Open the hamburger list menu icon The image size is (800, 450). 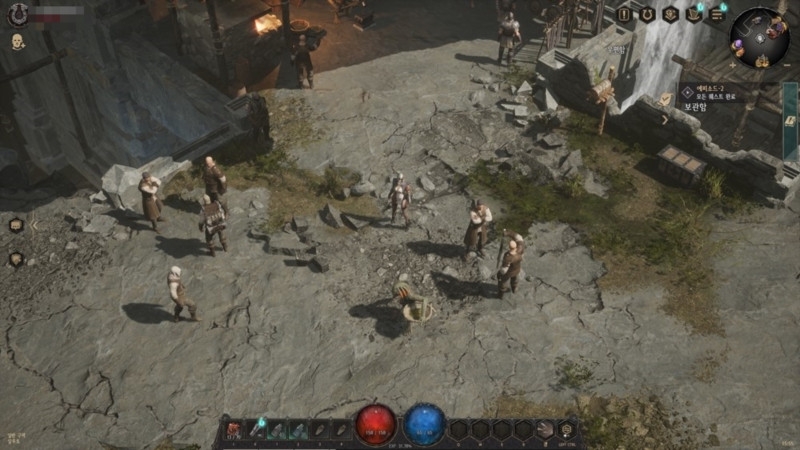(x=718, y=14)
